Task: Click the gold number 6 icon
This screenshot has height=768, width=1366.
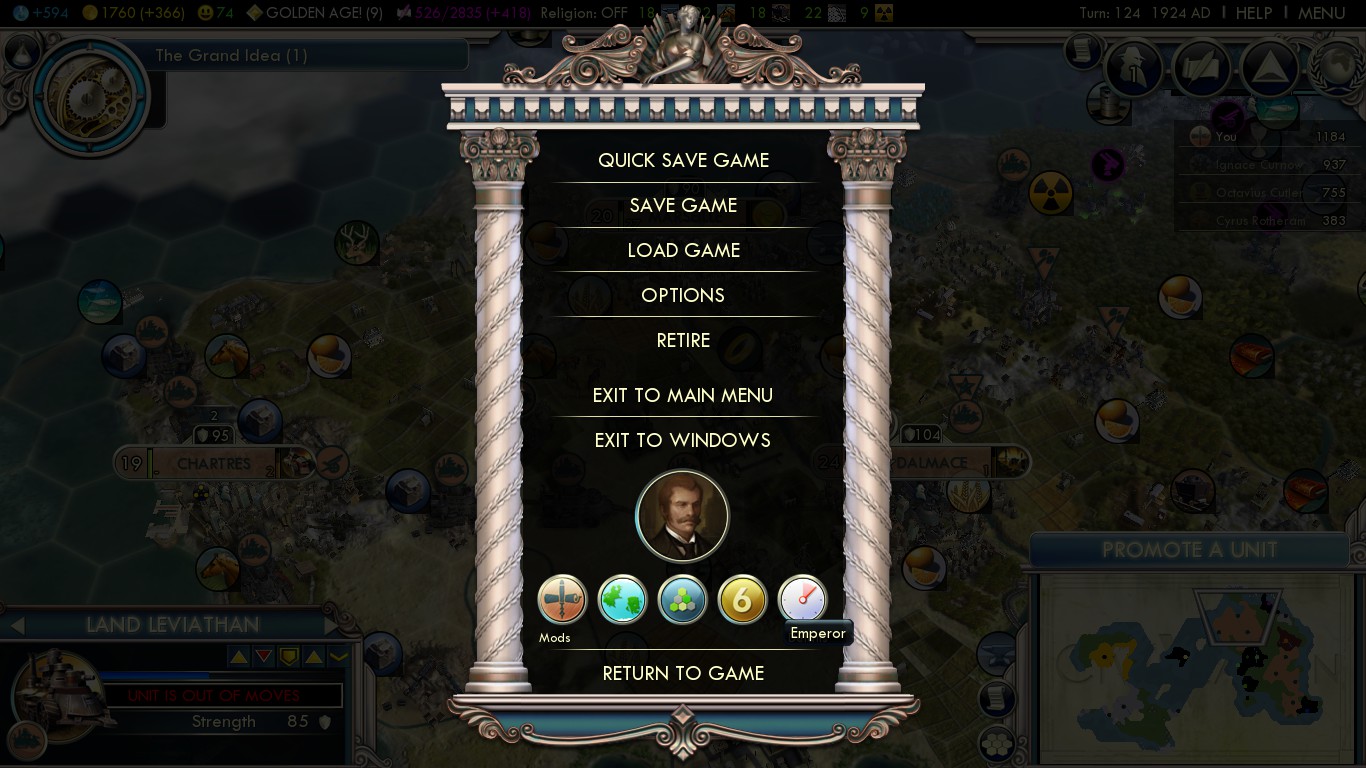Action: point(742,600)
